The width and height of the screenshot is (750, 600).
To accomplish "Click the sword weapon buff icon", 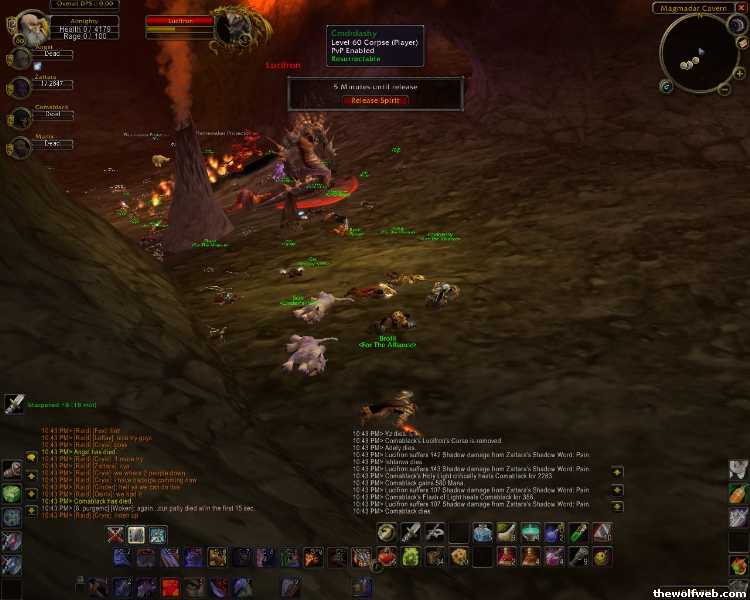I will (14, 404).
